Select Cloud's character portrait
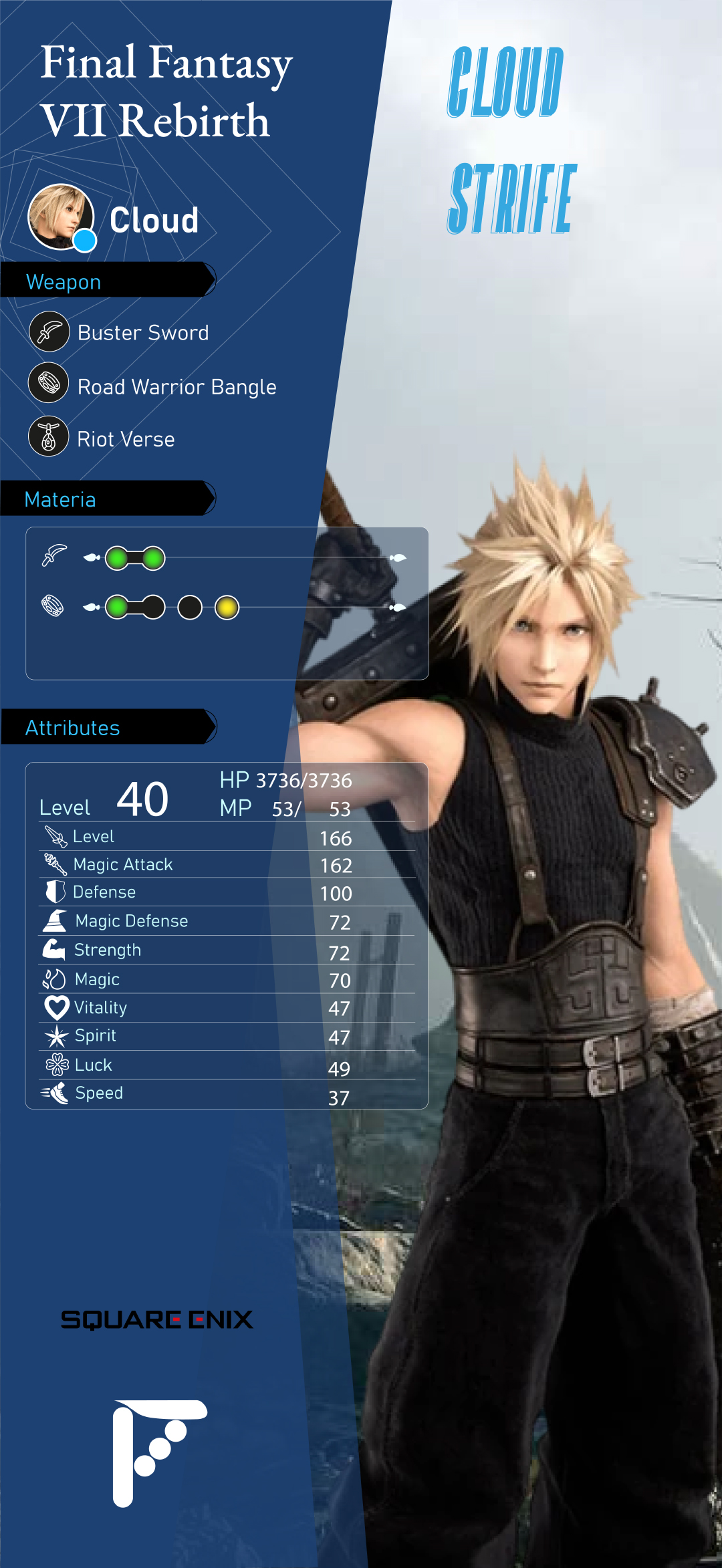722x1568 pixels. [61, 217]
